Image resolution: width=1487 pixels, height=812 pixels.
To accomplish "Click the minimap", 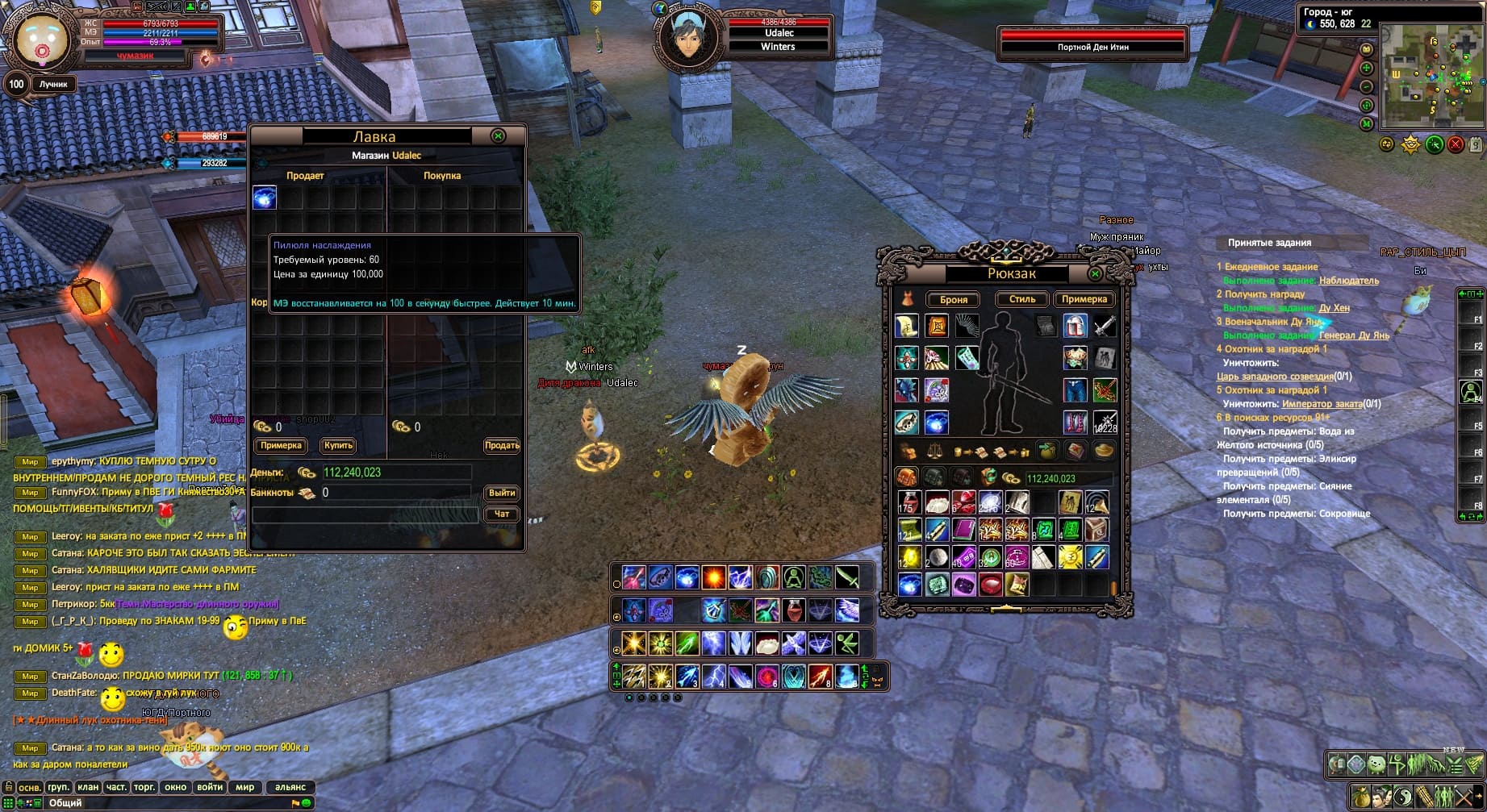I will [1432, 77].
